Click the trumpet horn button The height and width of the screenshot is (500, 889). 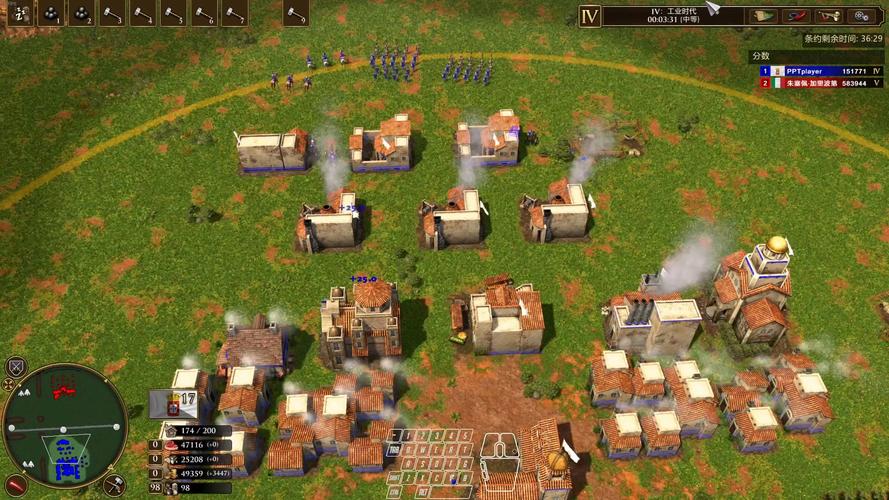(x=829, y=16)
